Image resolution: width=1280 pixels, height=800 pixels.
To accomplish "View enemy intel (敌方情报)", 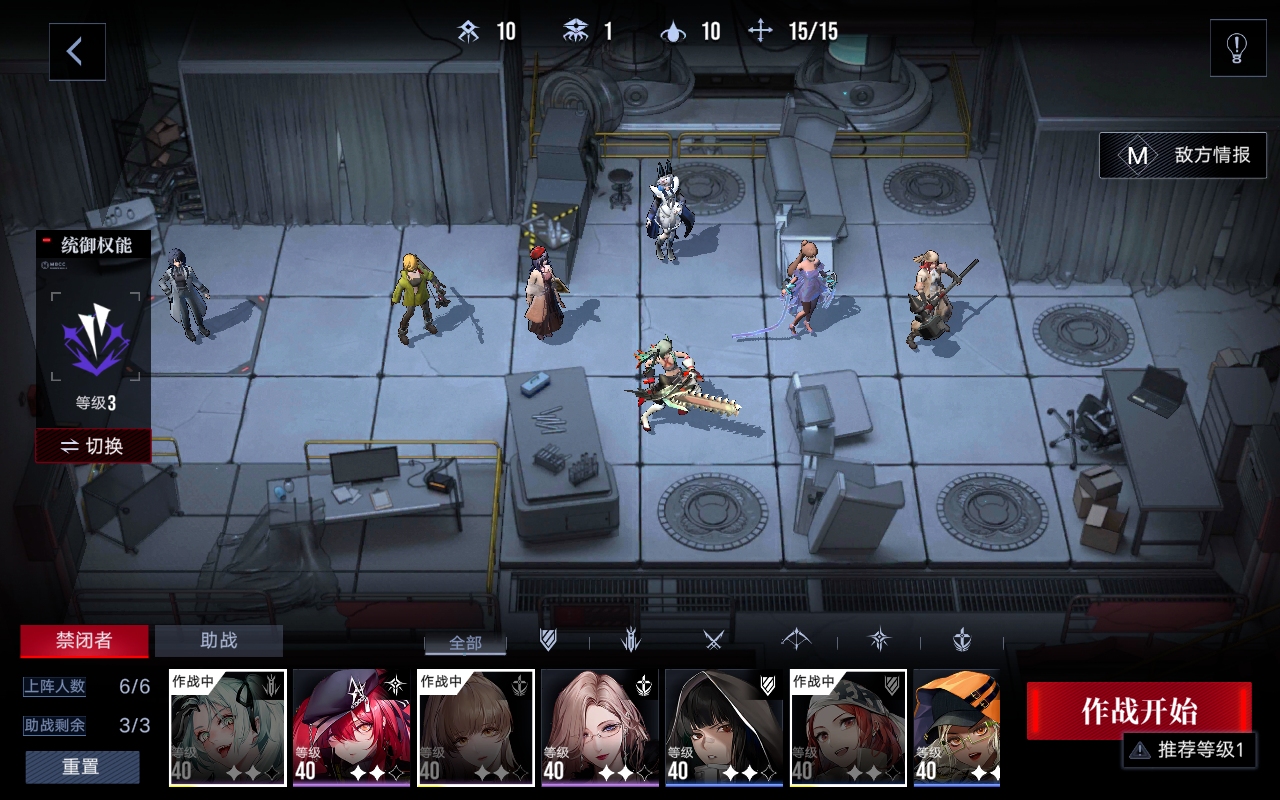I will [x=1183, y=156].
